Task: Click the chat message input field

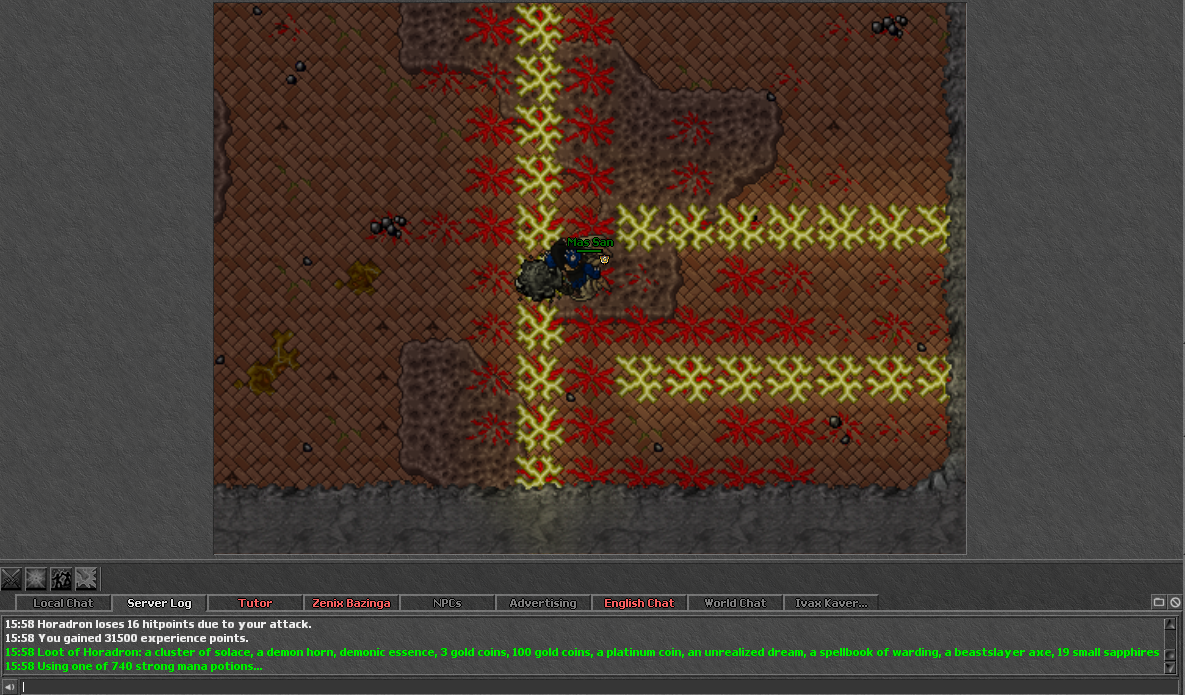Action: tap(590, 686)
